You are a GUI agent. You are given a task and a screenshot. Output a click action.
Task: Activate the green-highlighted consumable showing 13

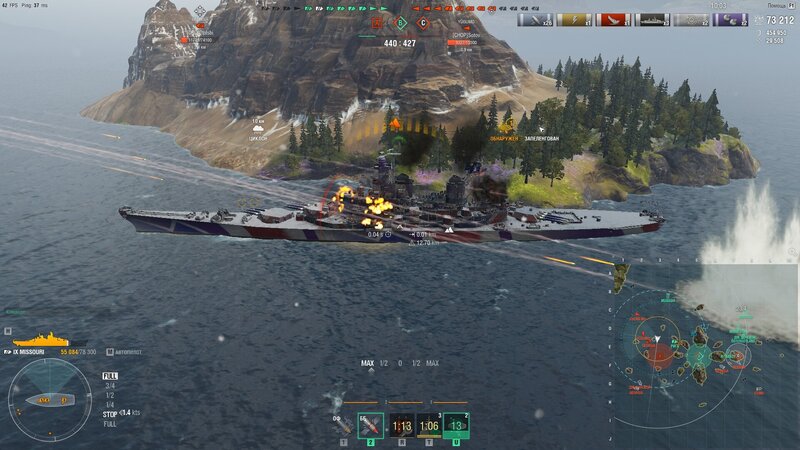pos(457,425)
